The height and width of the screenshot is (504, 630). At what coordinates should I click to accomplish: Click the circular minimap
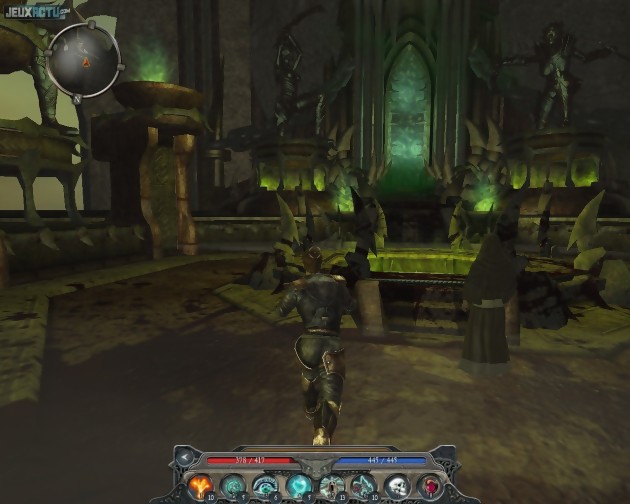pyautogui.click(x=85, y=60)
